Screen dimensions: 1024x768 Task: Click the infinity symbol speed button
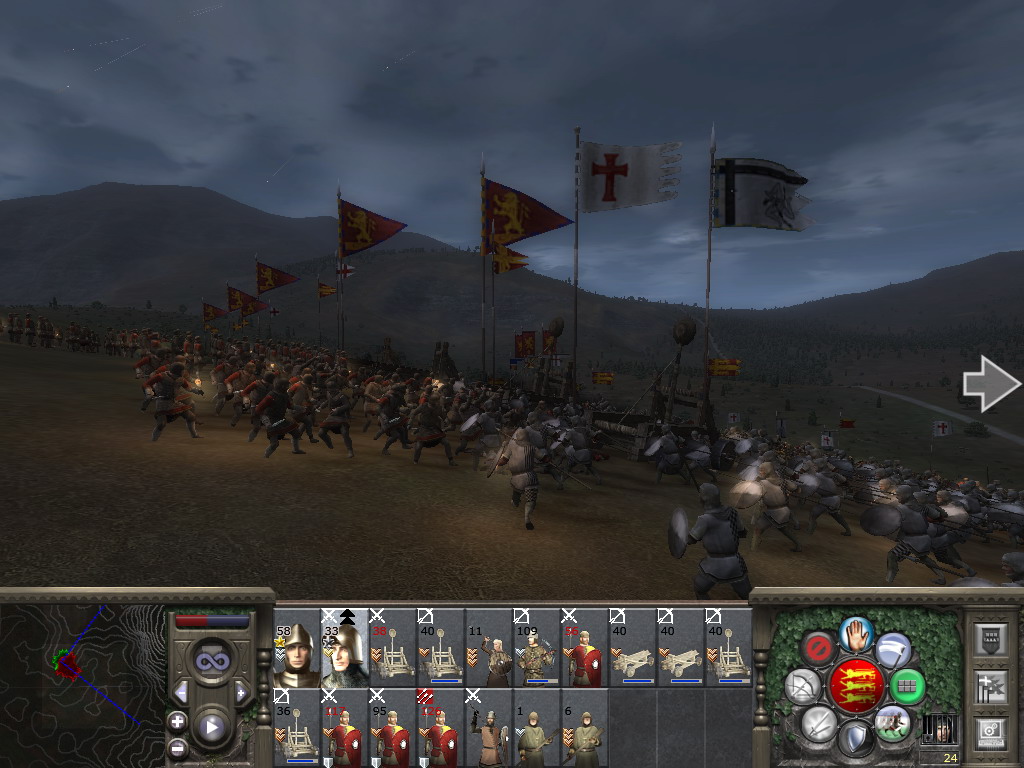[x=210, y=660]
